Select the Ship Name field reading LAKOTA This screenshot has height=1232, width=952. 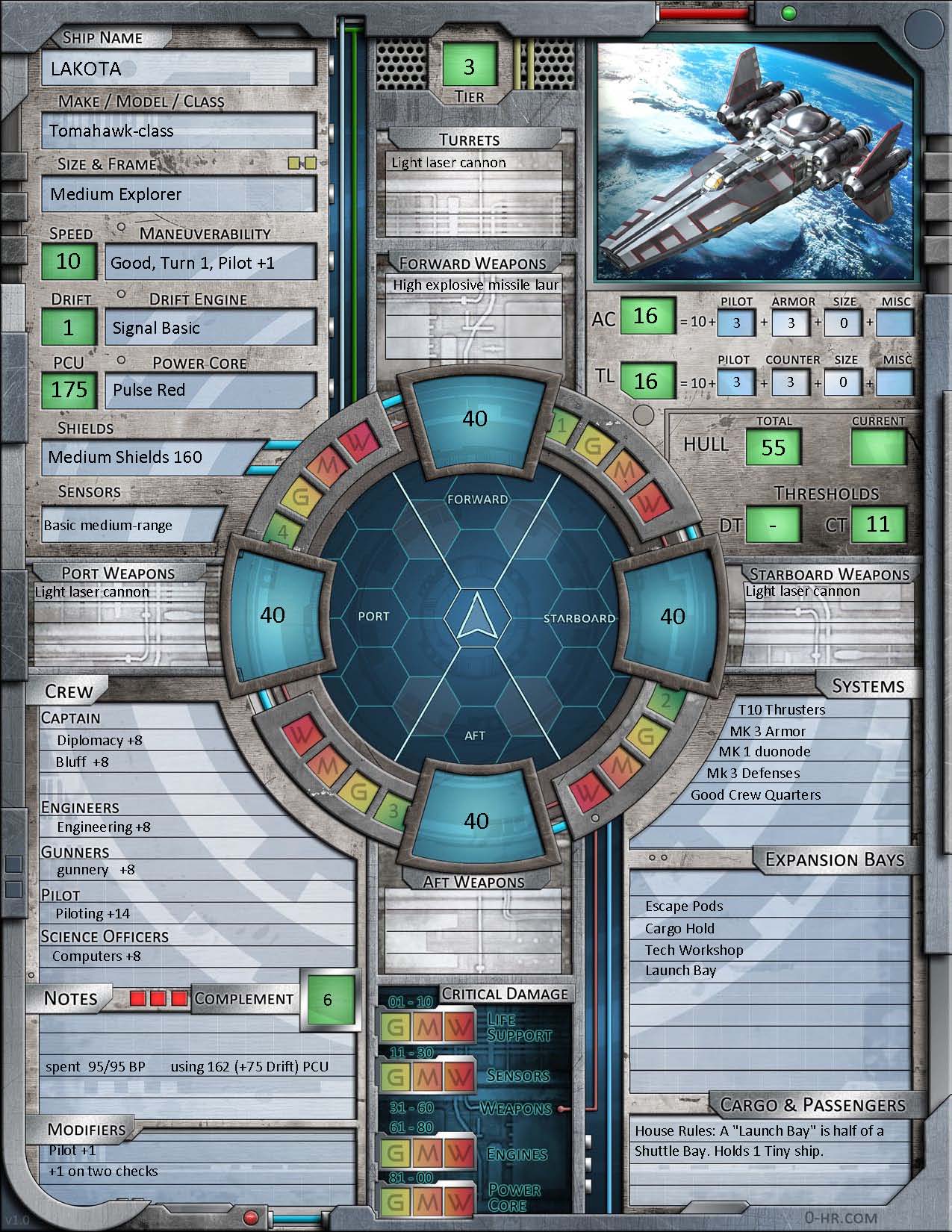pos(178,69)
